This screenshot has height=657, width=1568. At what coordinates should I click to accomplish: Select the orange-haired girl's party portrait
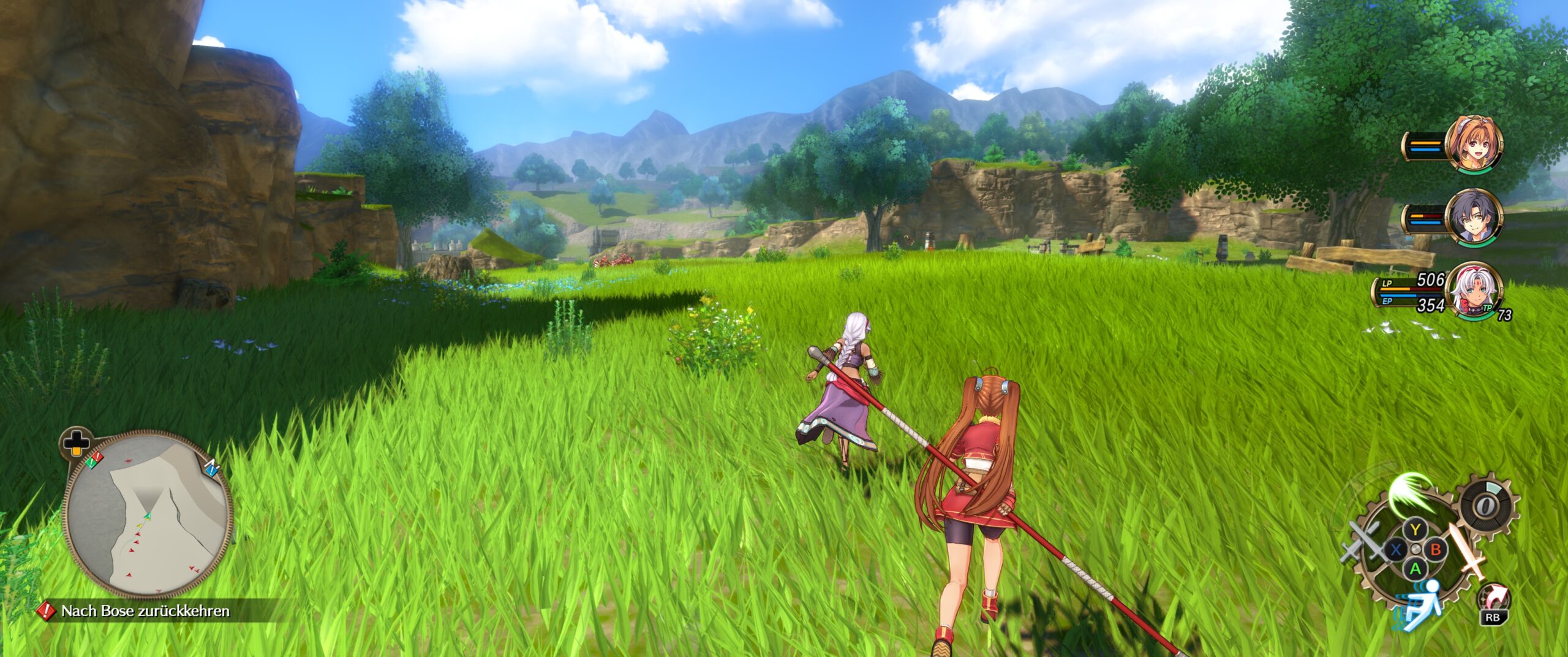[x=1474, y=146]
